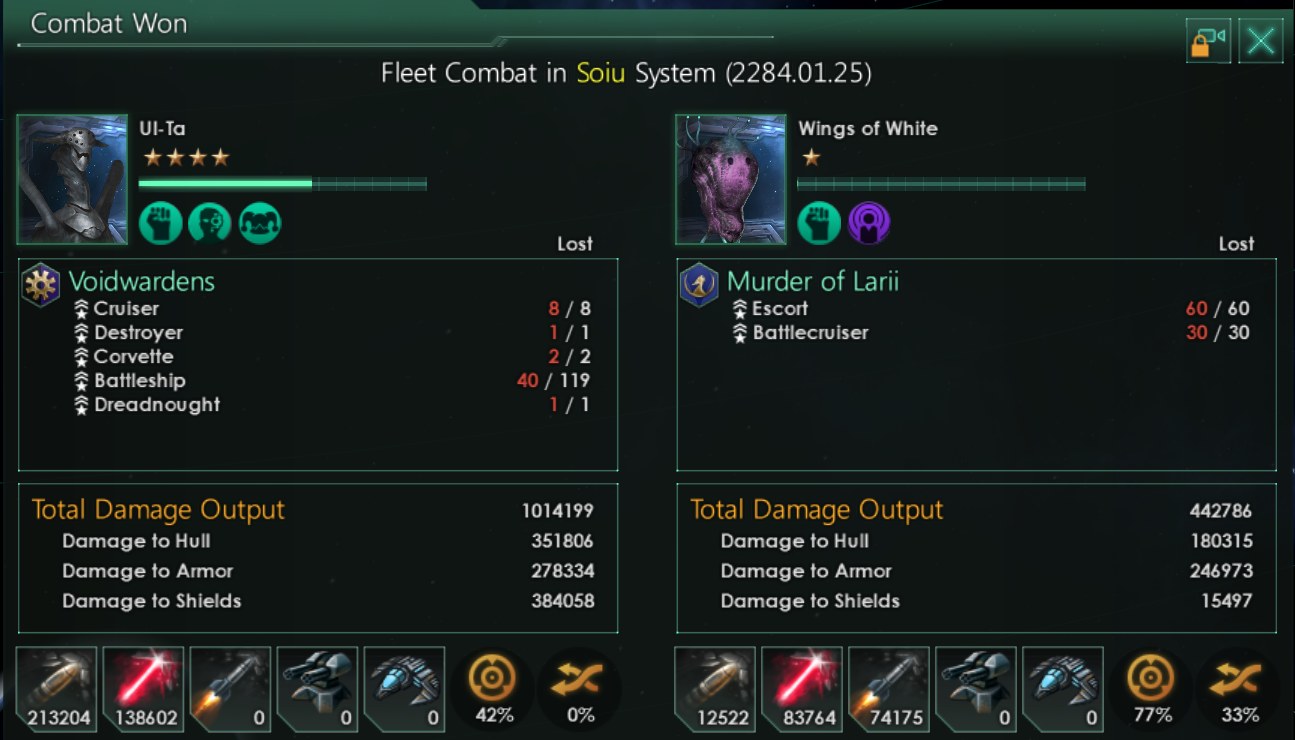Open admiral Ul-Ta's portrait
This screenshot has width=1295, height=740.
click(72, 180)
